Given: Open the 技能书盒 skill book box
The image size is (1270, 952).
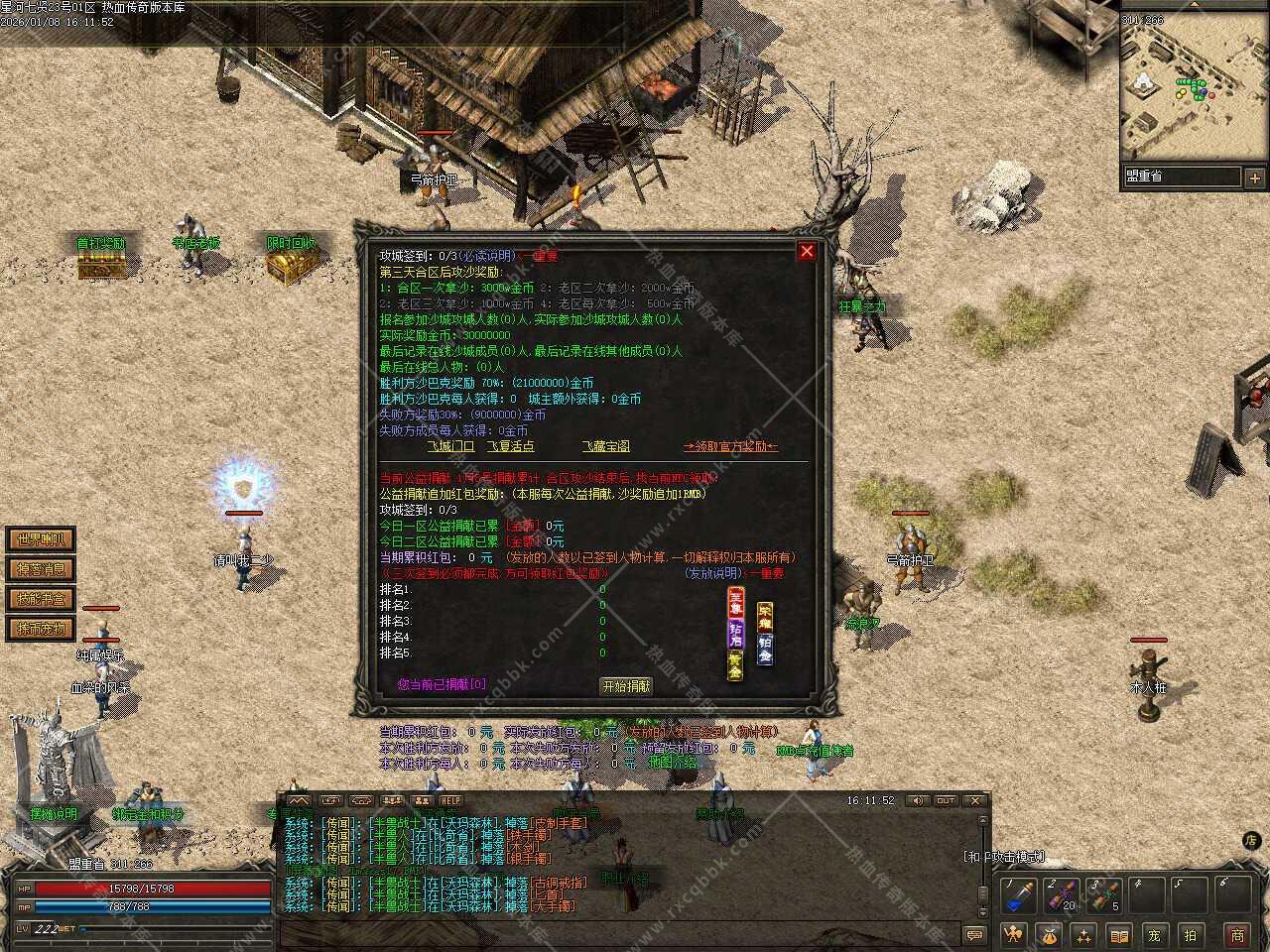Looking at the screenshot, I should [x=41, y=599].
